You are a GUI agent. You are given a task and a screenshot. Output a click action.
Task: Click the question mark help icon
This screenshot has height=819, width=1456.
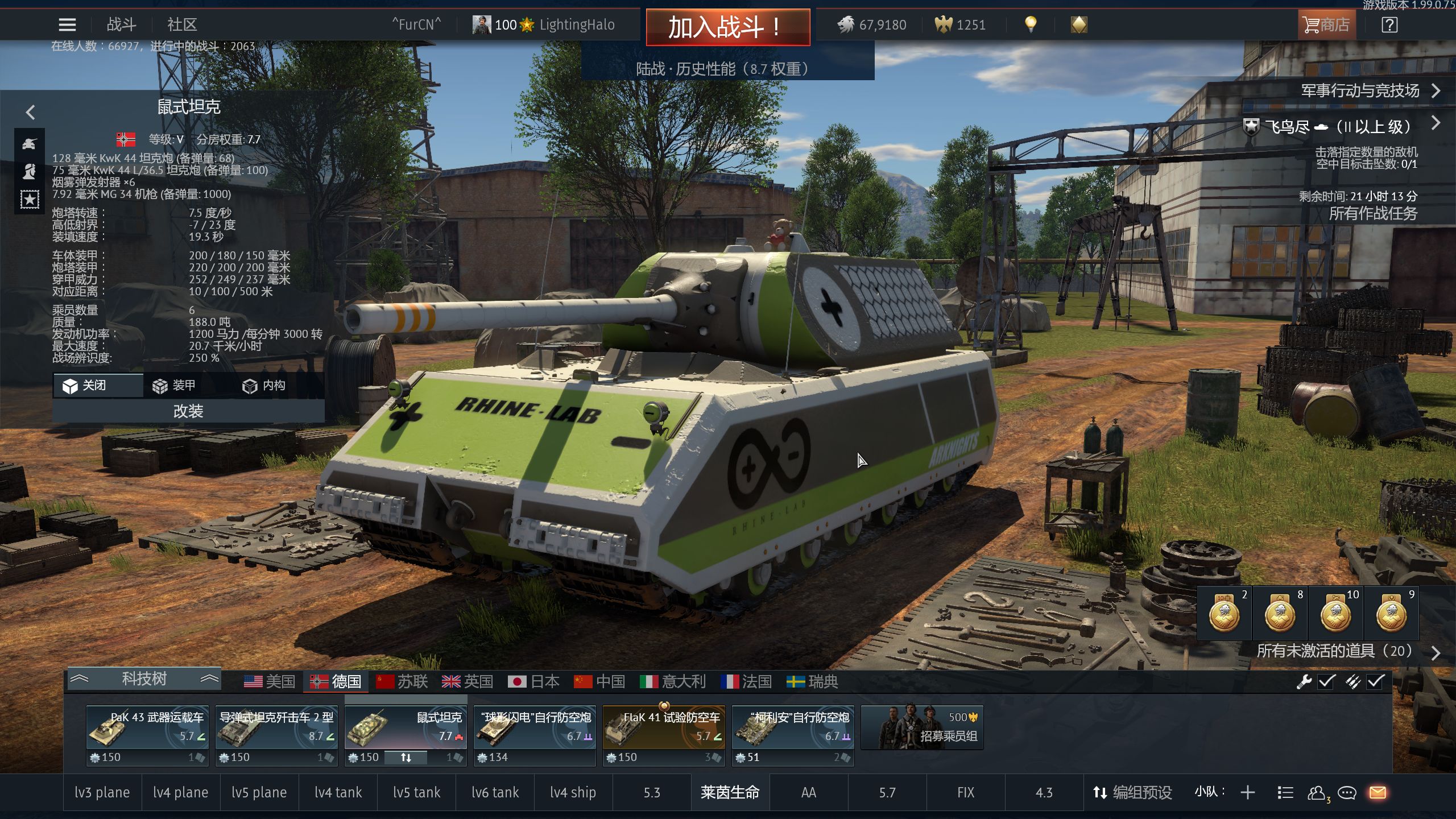point(1389,25)
